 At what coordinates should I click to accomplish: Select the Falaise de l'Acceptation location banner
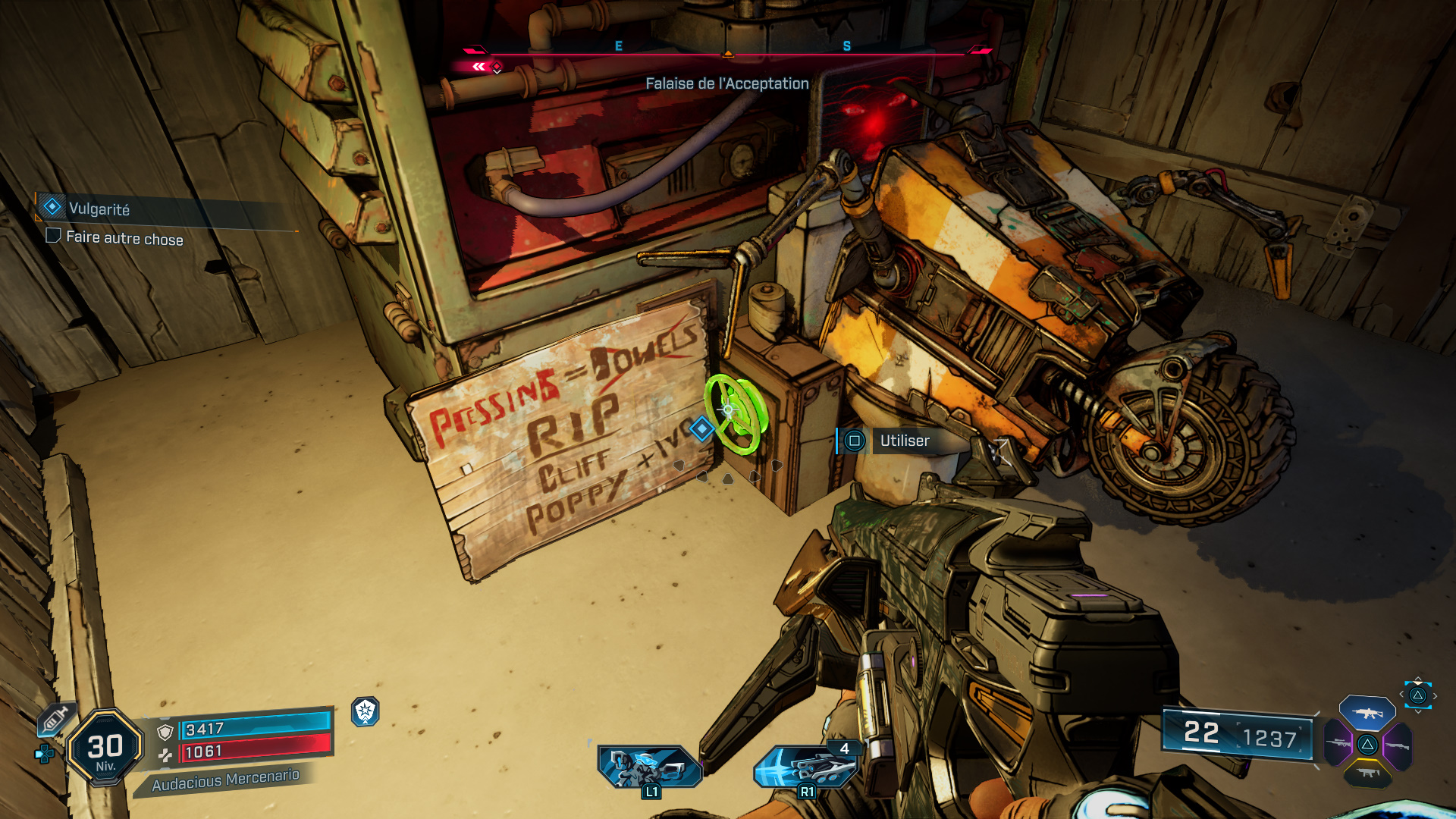click(x=726, y=84)
